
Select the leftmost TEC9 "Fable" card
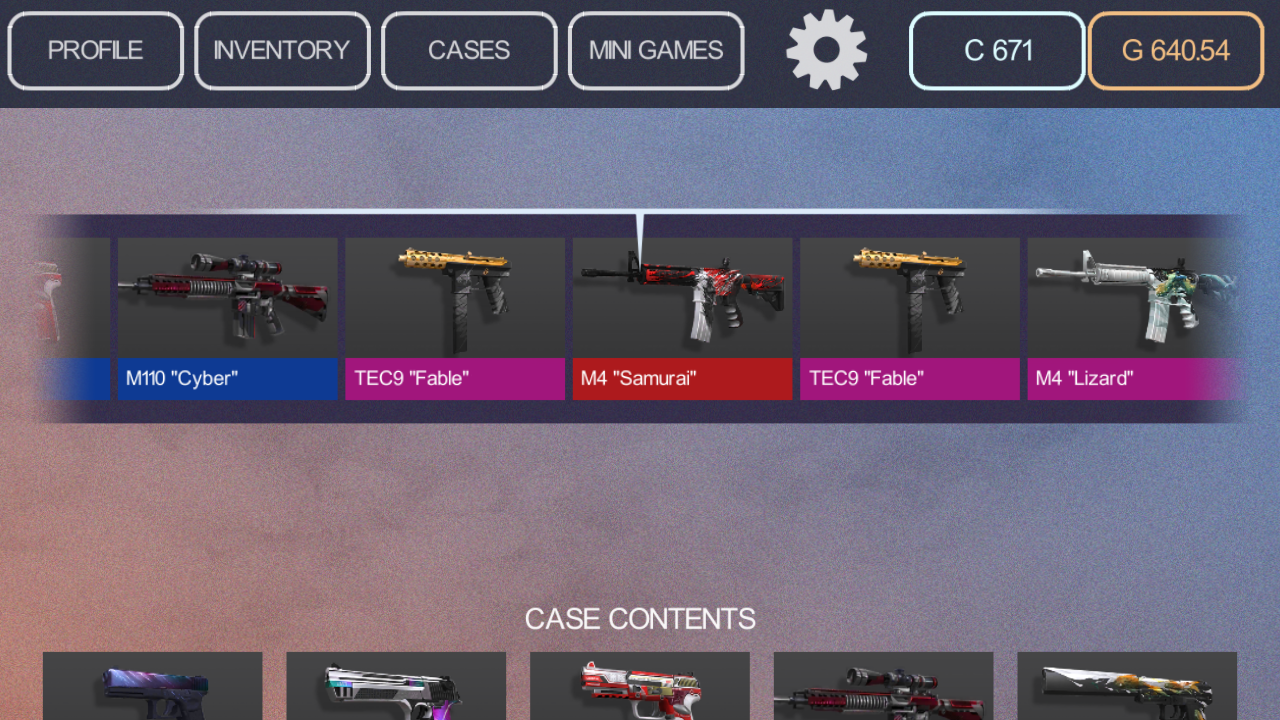click(x=455, y=300)
